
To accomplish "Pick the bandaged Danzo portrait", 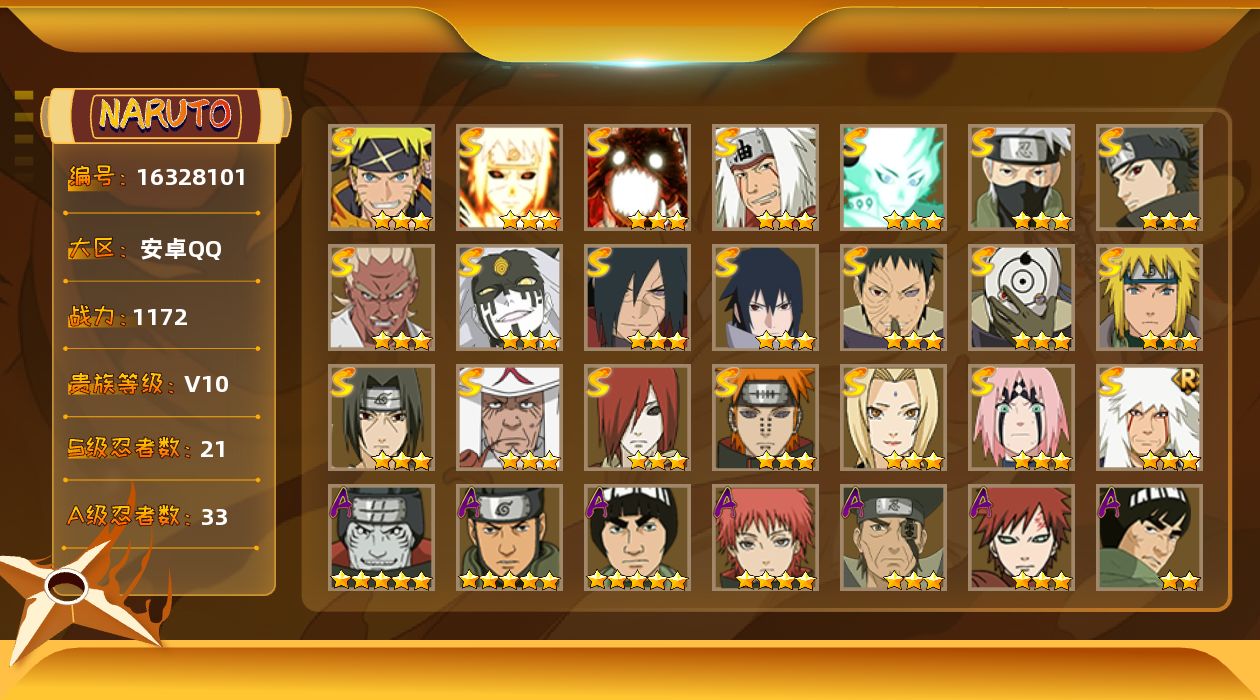I will coord(893,537).
